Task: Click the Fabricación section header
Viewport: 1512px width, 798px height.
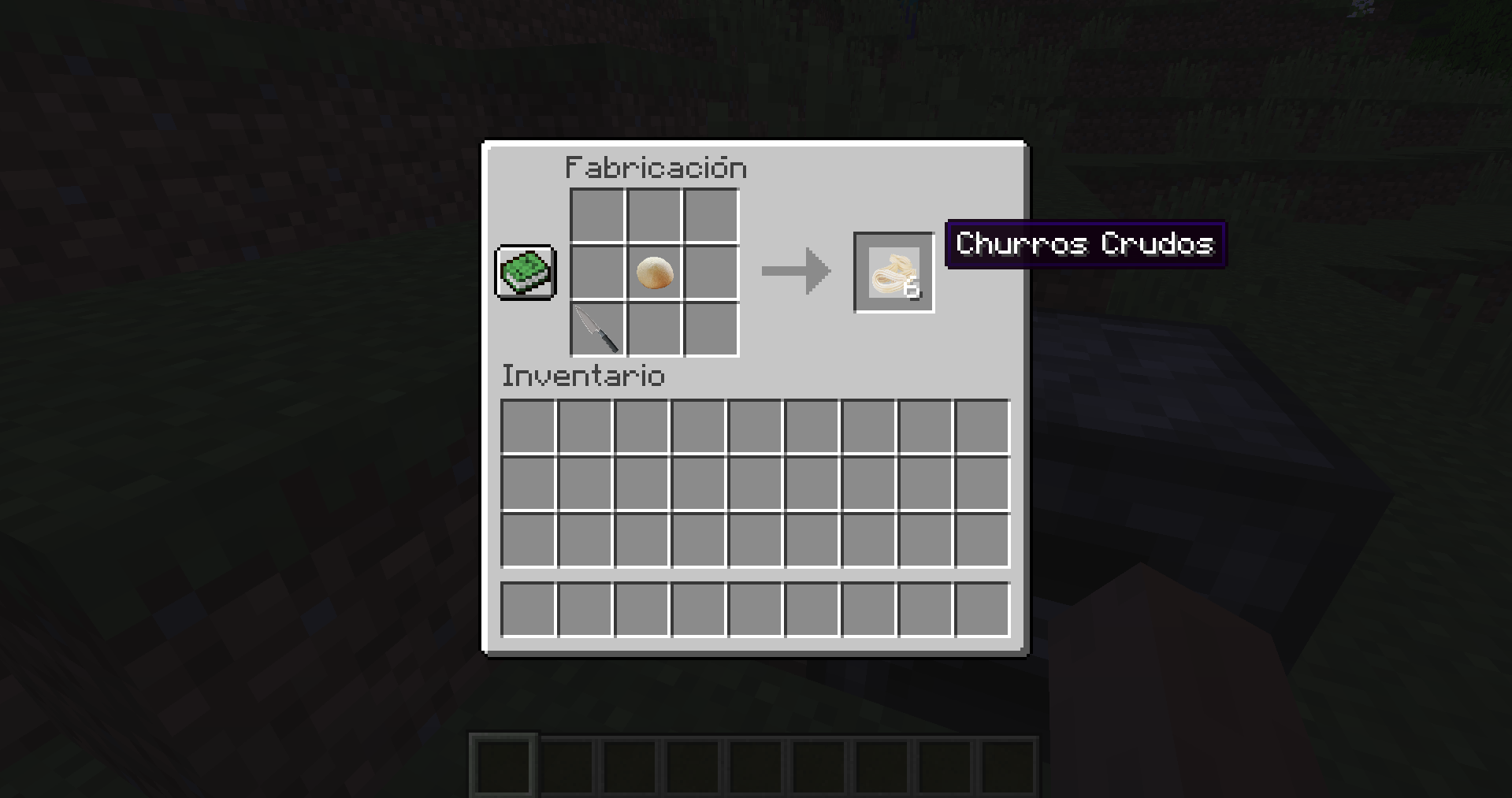Action: click(656, 166)
